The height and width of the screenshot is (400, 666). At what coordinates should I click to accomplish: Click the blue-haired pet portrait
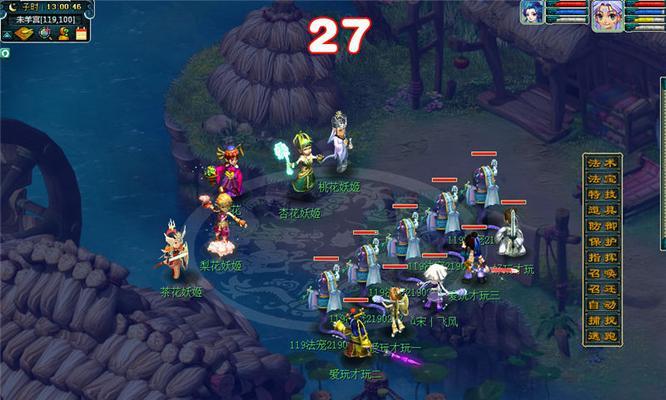click(530, 13)
